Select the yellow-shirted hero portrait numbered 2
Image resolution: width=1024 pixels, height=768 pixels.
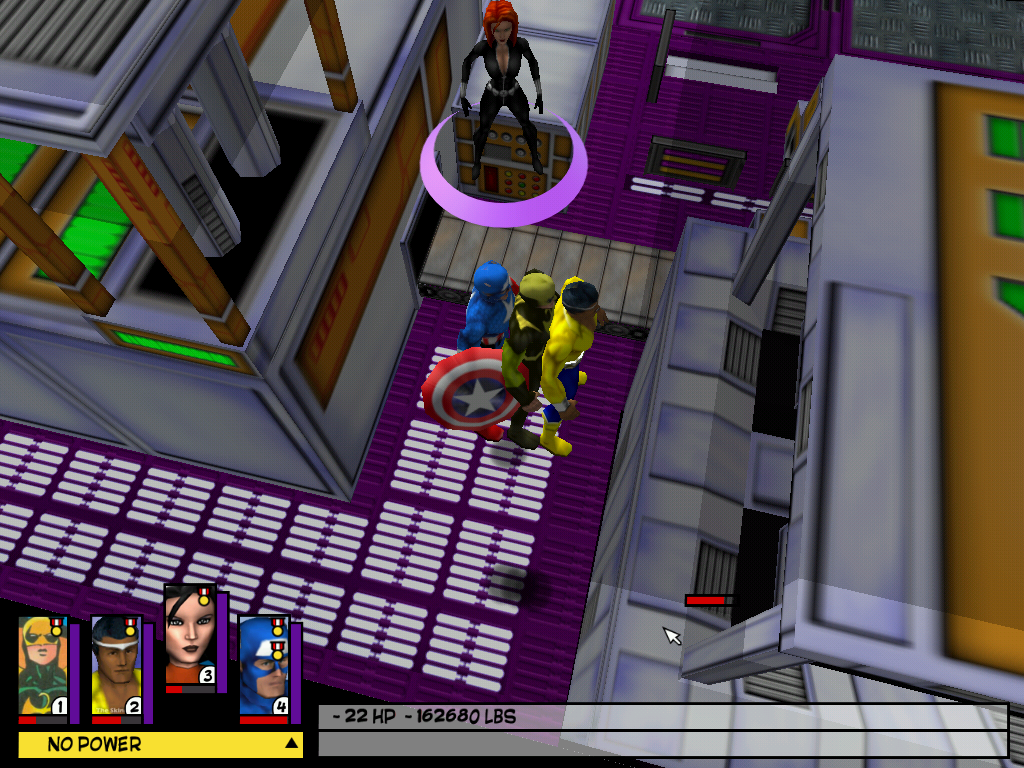(116, 668)
